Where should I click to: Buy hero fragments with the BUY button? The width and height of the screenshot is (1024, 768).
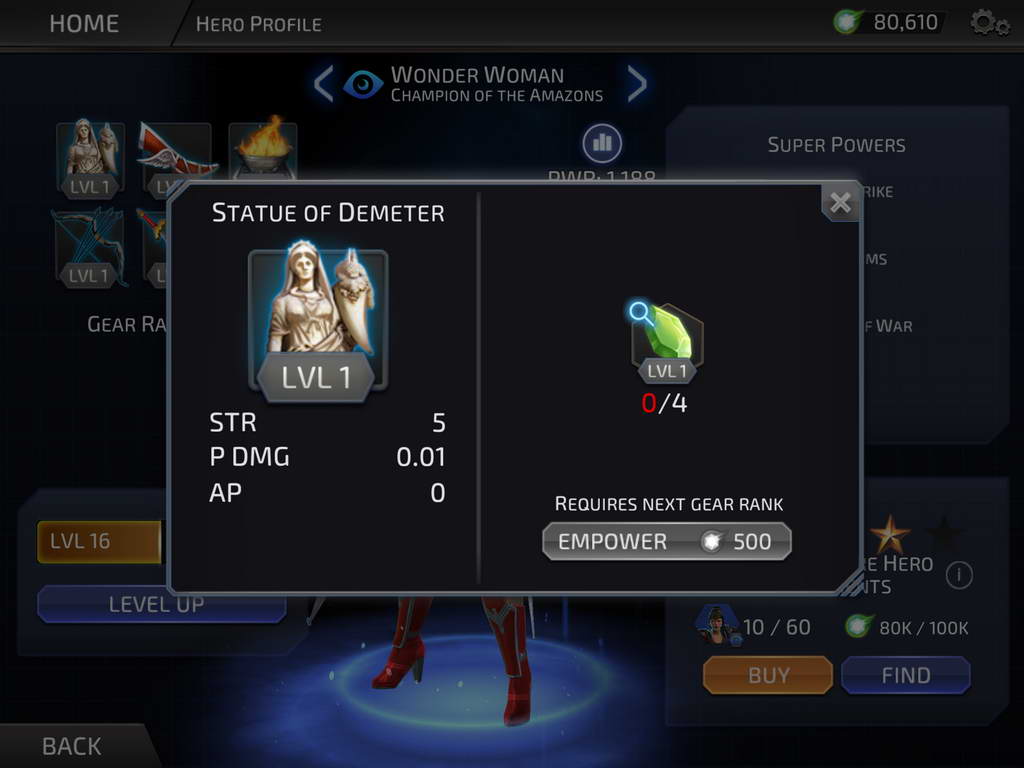(767, 676)
